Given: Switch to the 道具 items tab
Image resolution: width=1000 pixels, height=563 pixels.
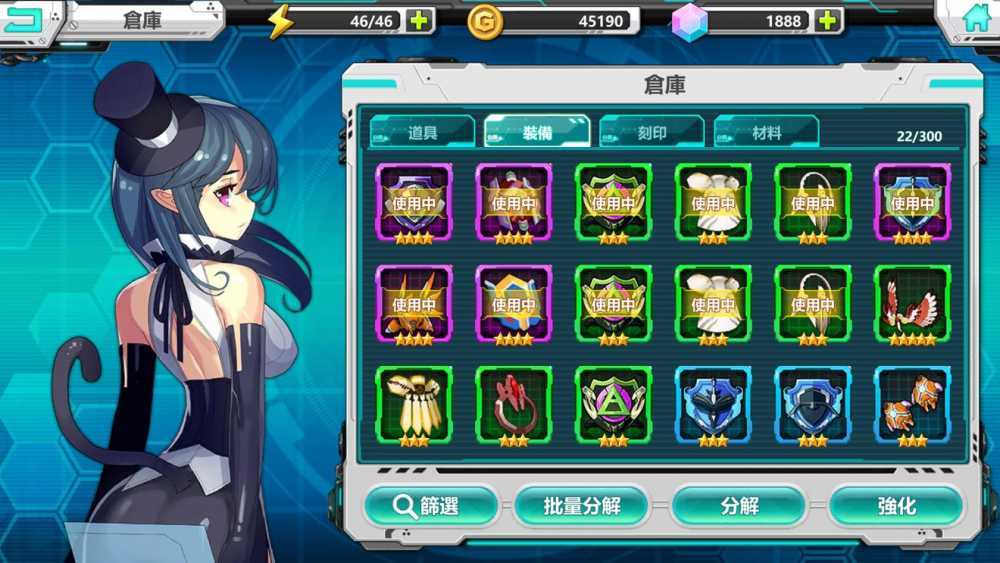Looking at the screenshot, I should pos(422,132).
